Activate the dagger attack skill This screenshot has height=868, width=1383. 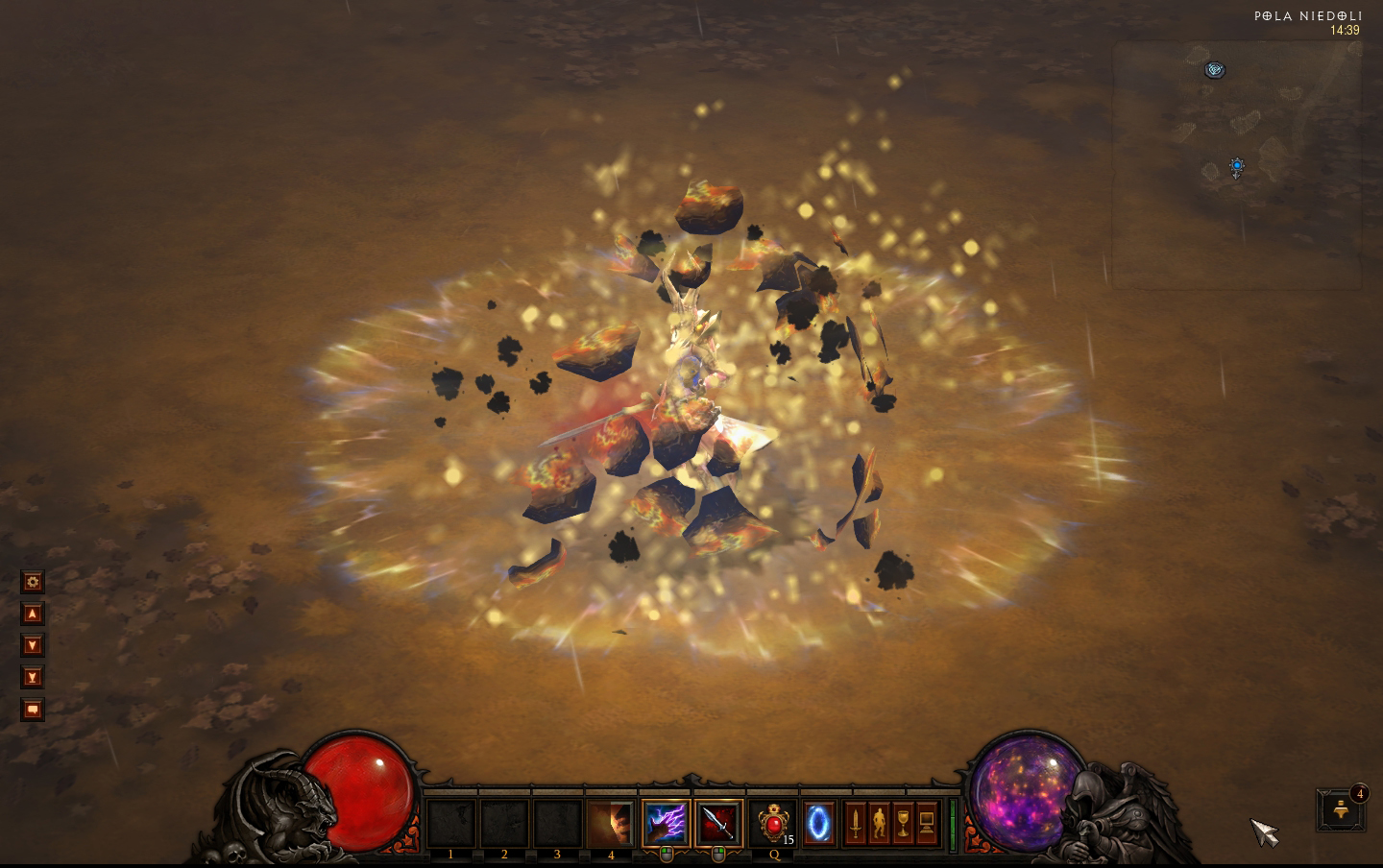[718, 823]
